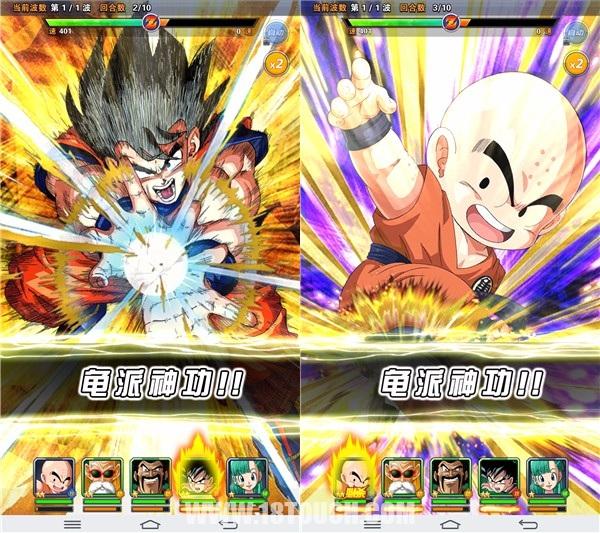Tap Android home button below Goku's screen

click(x=150, y=523)
